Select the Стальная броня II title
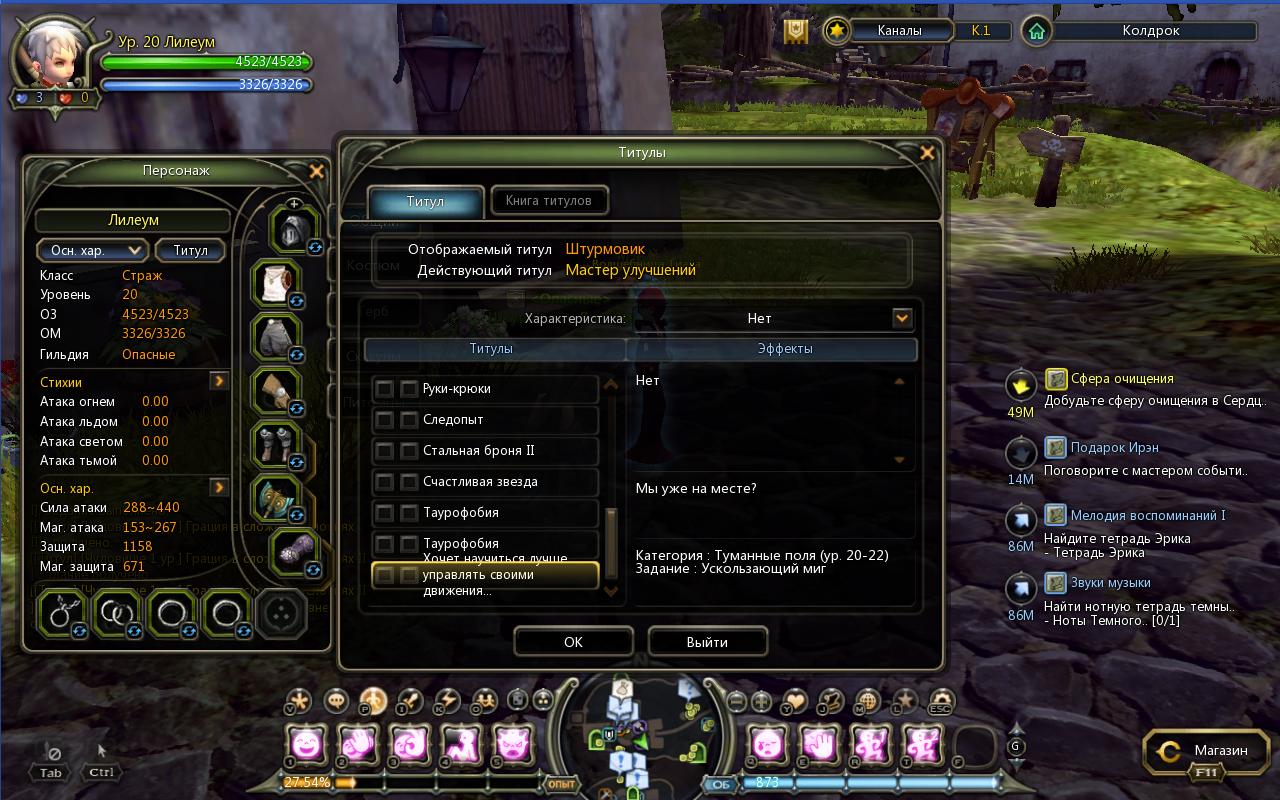 485,451
